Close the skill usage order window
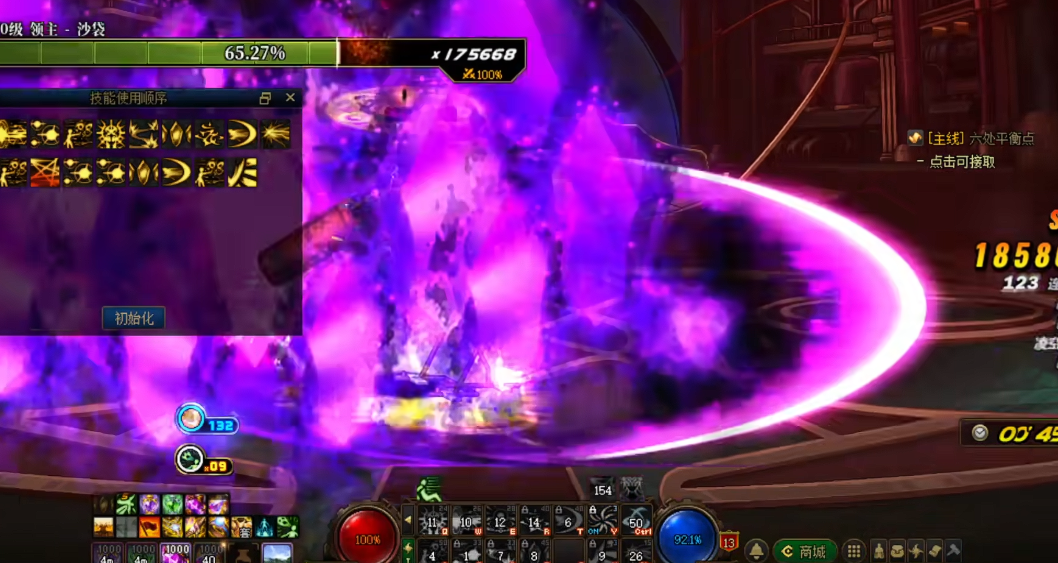This screenshot has width=1058, height=563. (290, 98)
